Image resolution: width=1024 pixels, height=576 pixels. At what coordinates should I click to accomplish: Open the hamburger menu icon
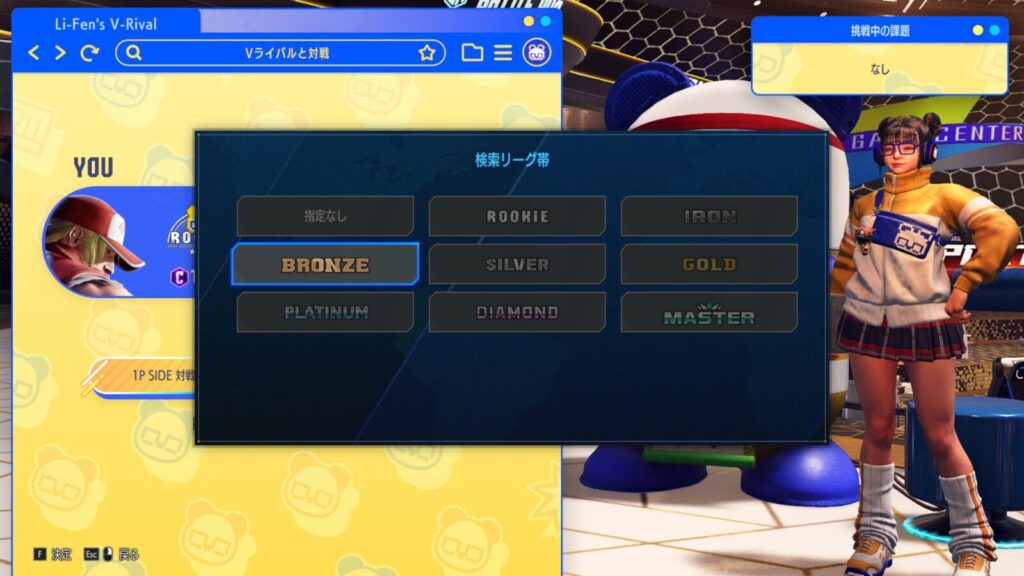point(503,53)
